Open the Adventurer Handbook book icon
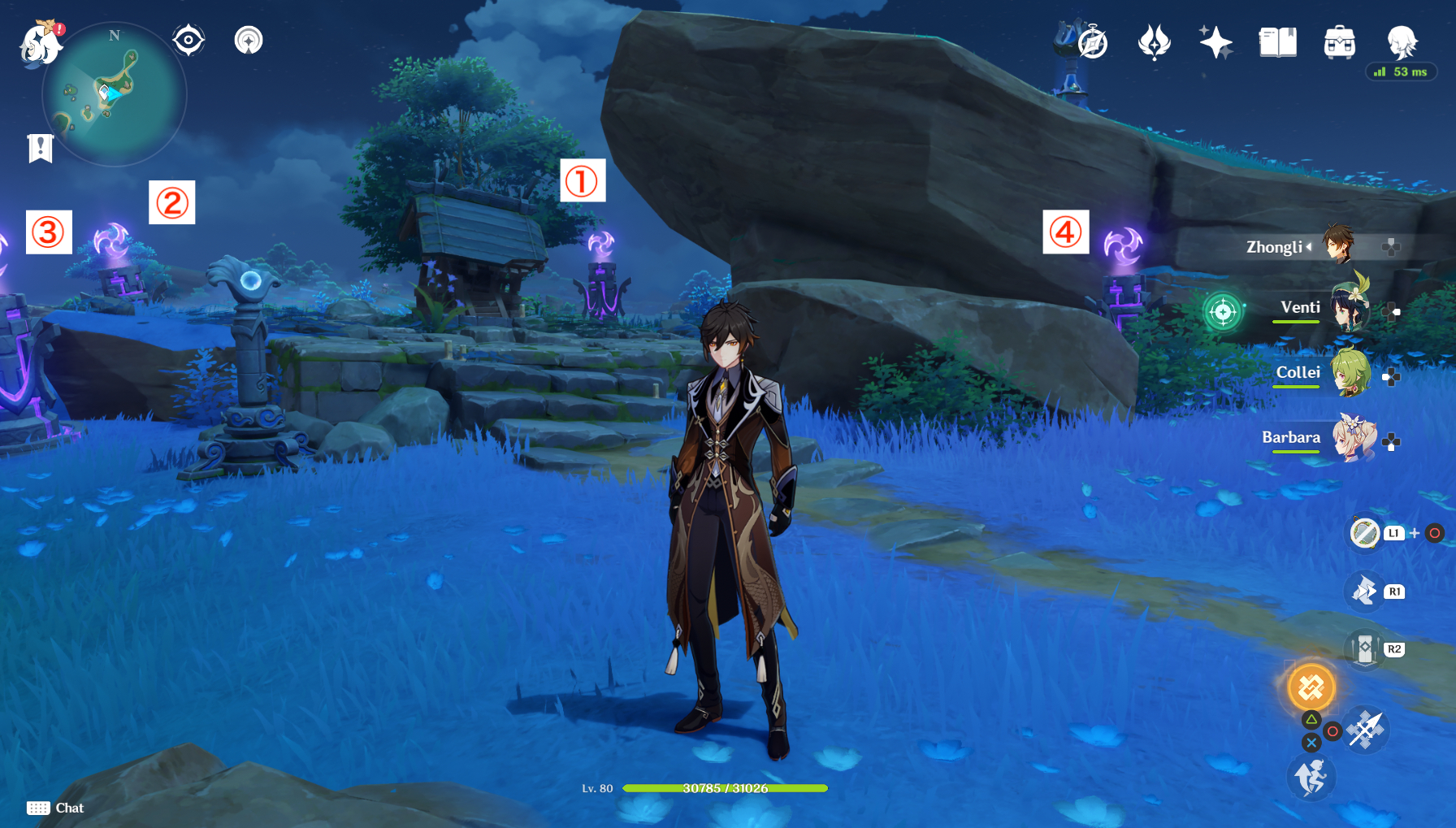This screenshot has height=828, width=1456. [x=1276, y=42]
